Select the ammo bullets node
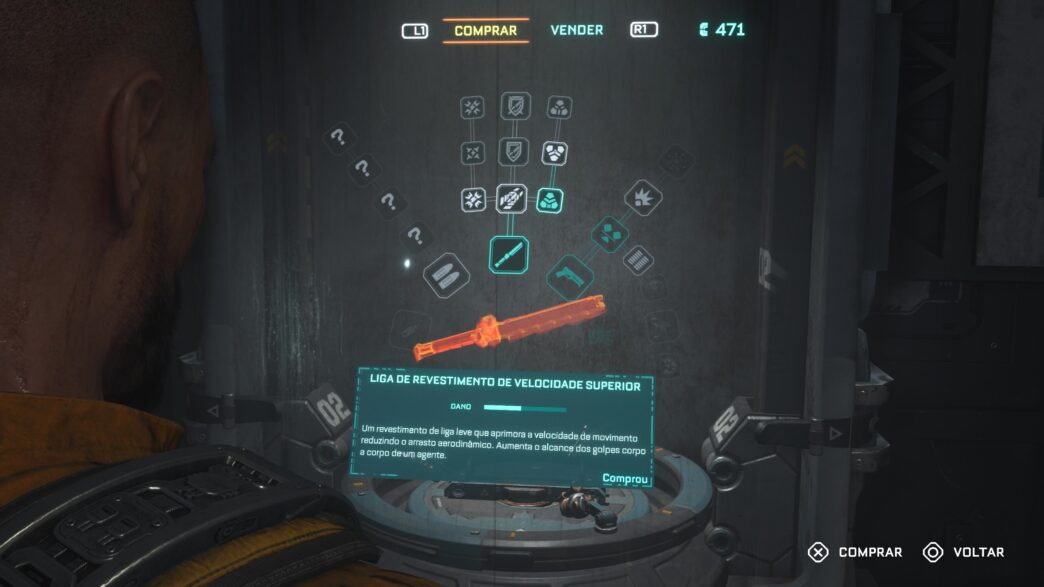 pos(447,273)
